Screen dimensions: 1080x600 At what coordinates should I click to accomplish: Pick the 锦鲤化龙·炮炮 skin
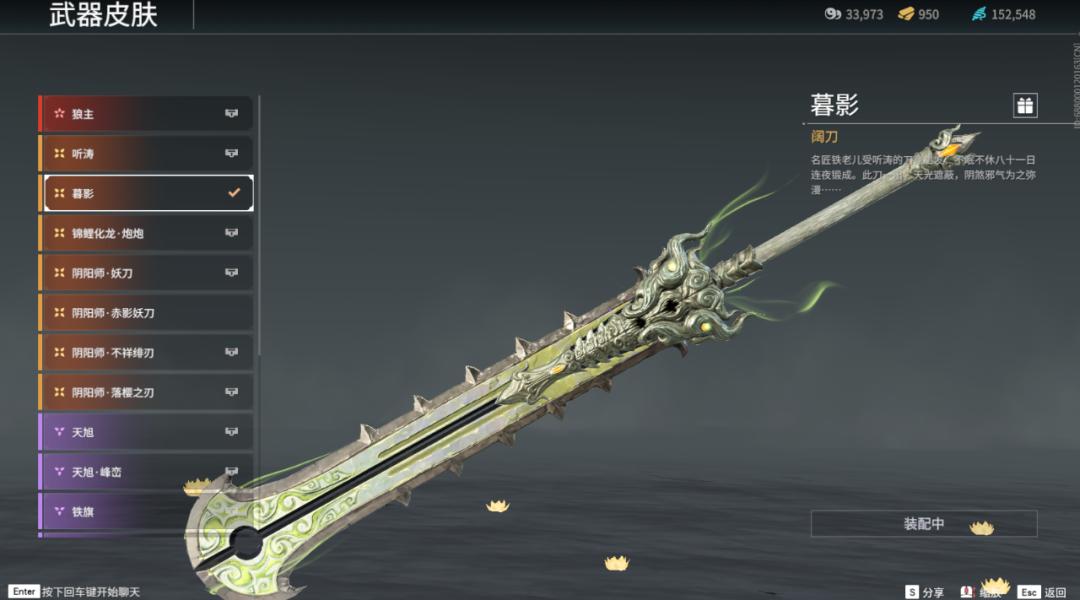click(x=146, y=233)
